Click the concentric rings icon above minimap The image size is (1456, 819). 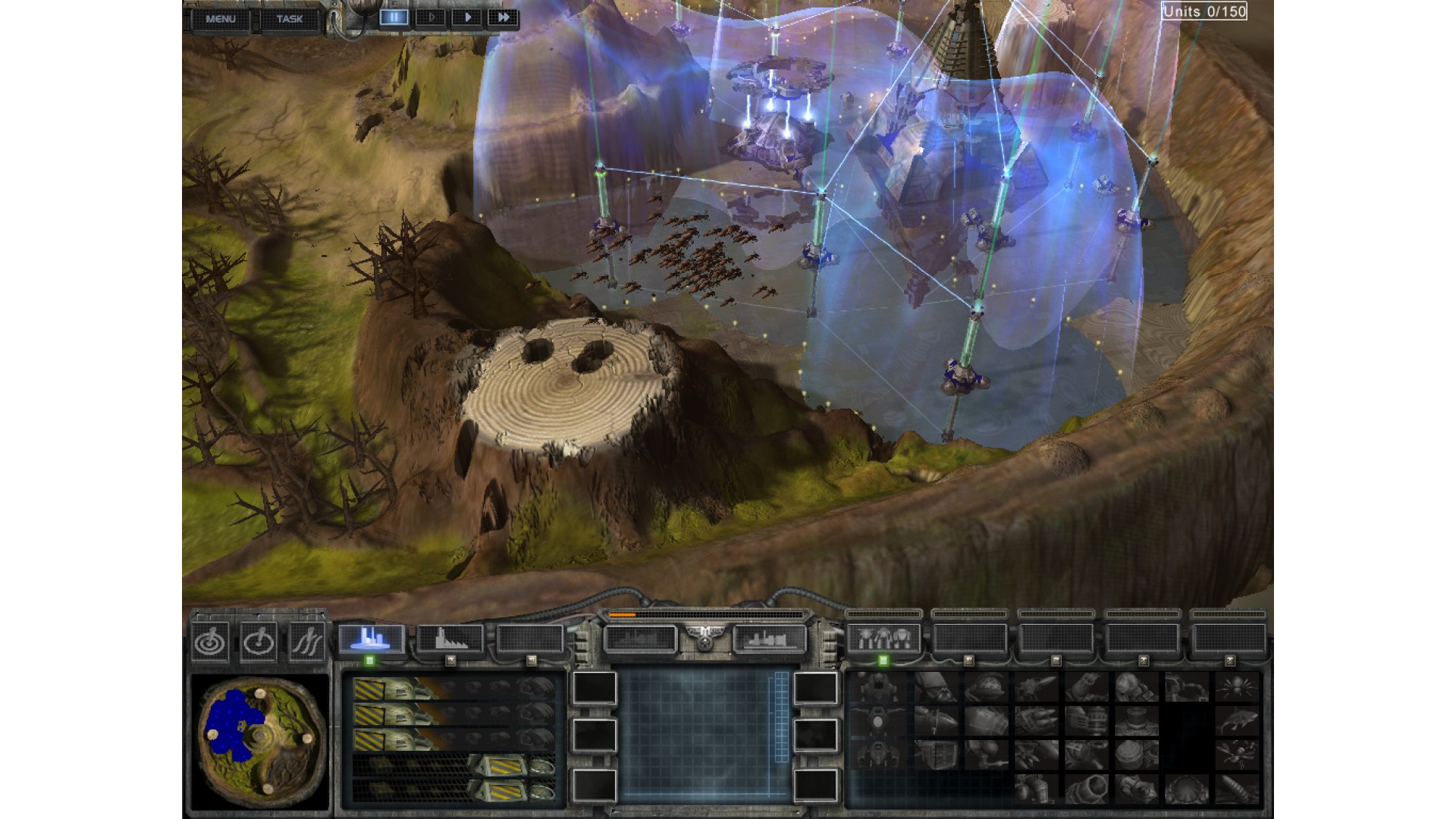(x=210, y=642)
